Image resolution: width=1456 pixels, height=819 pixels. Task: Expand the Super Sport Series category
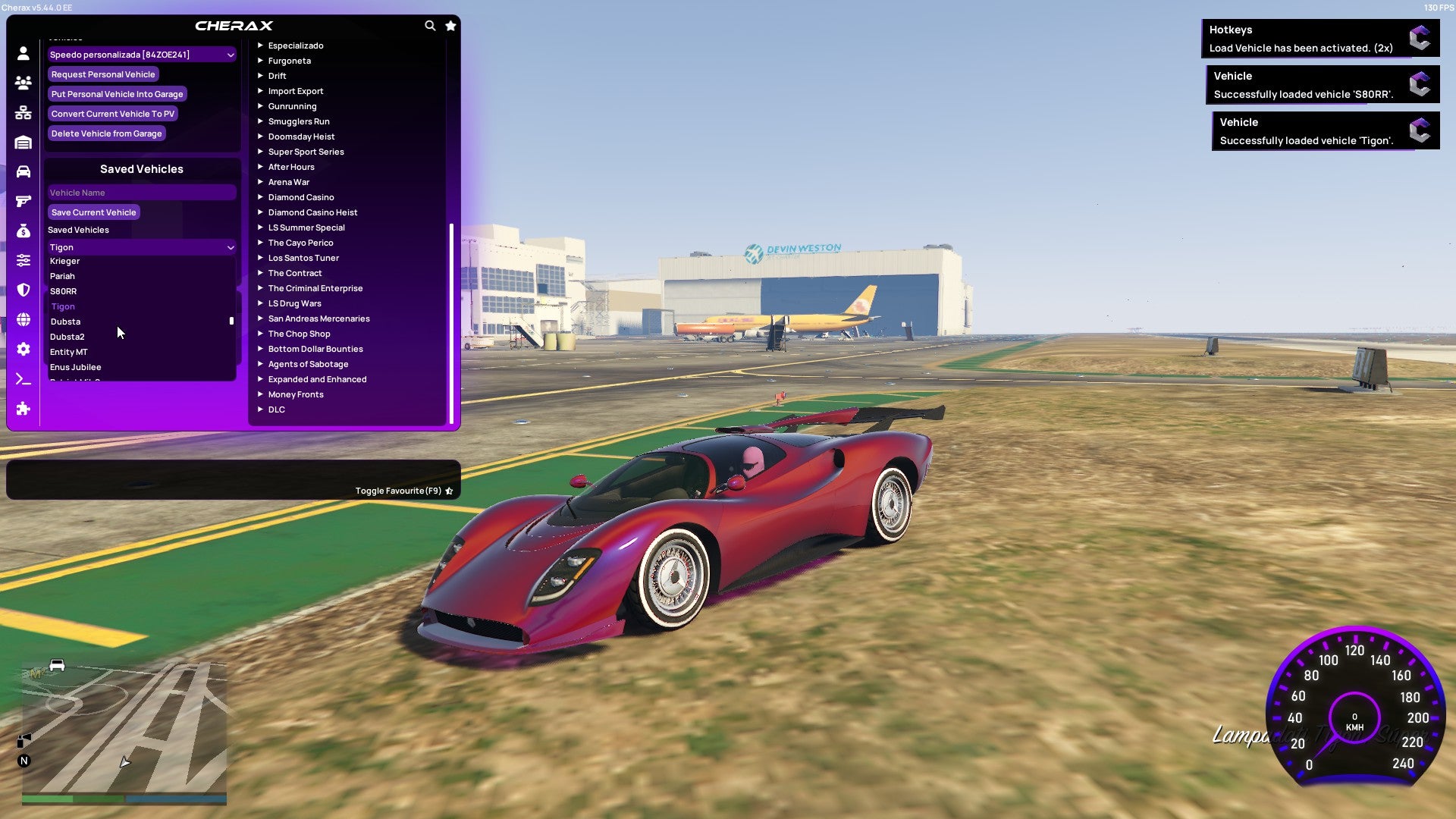click(x=306, y=152)
